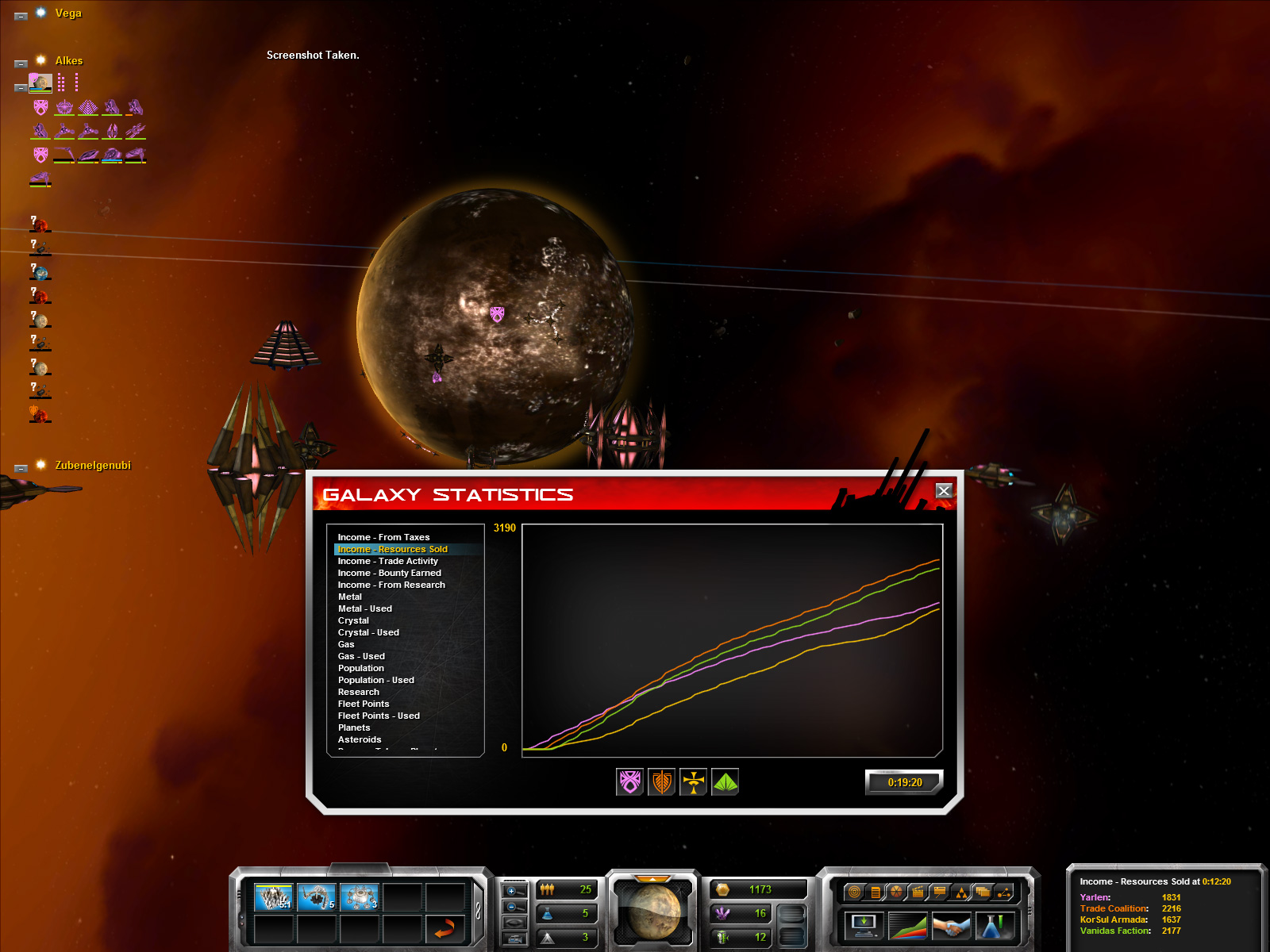Open the research flask screen
Viewport: 1270px width, 952px height.
click(994, 926)
